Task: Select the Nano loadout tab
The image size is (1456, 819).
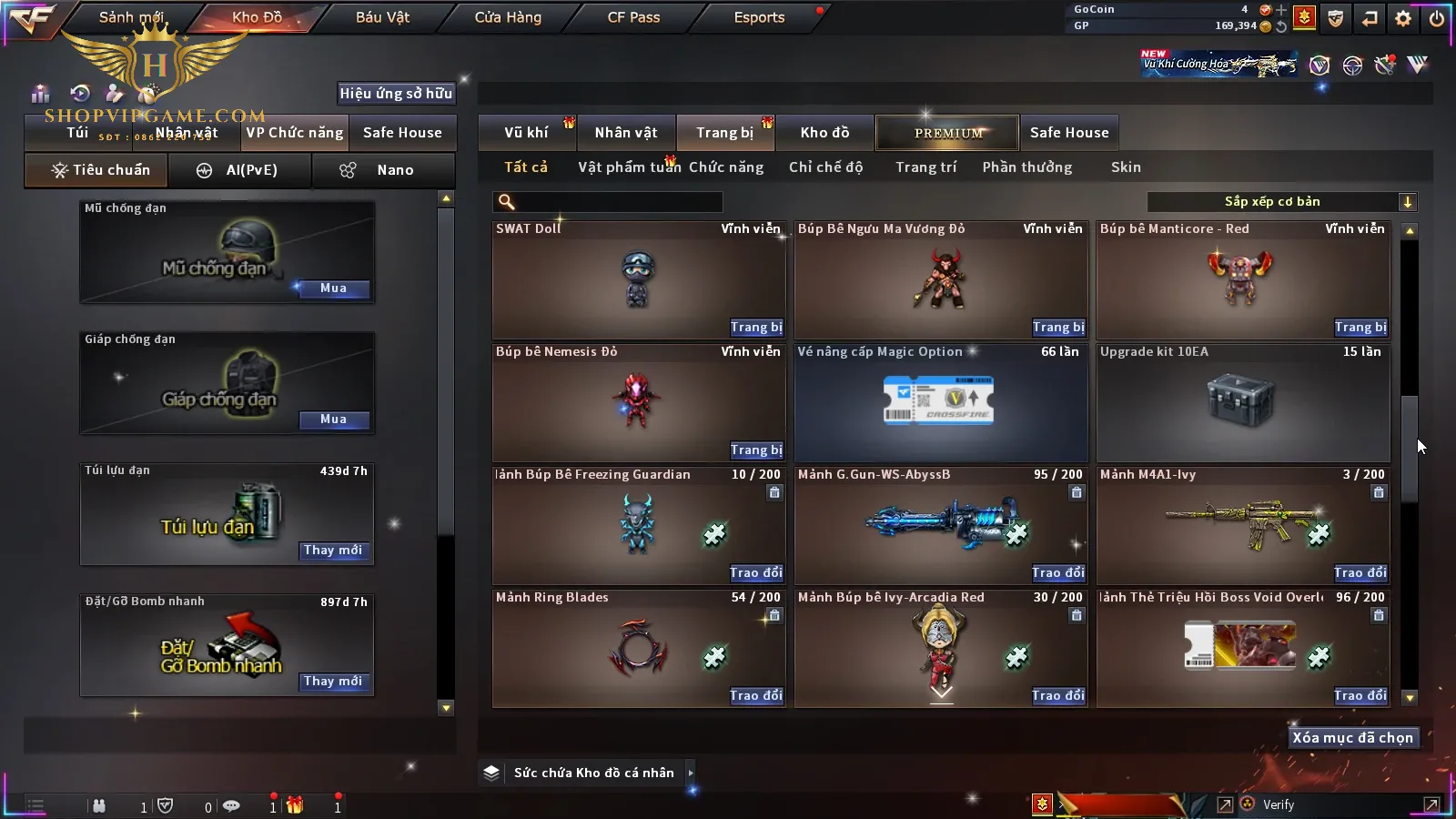Action: pos(383,170)
